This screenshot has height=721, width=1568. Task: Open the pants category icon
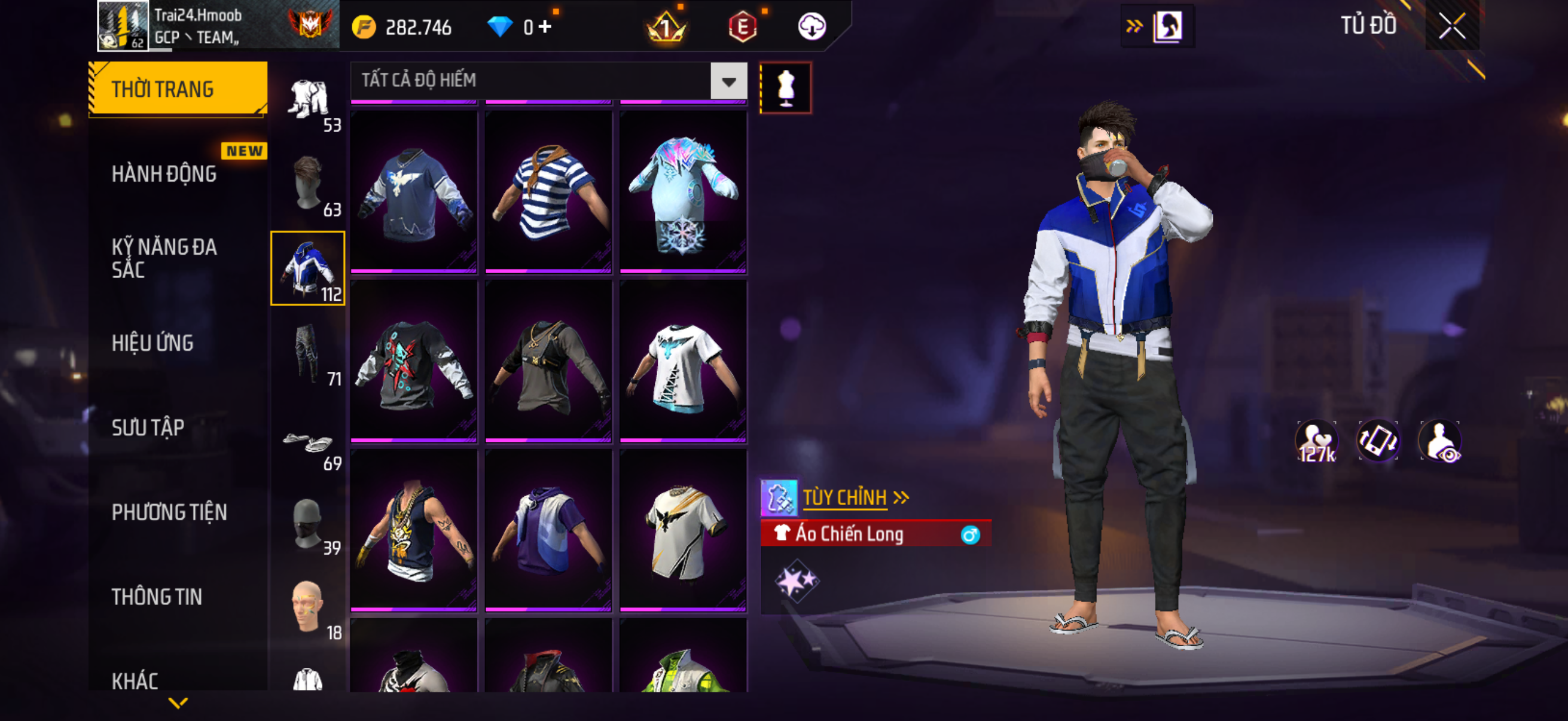click(x=308, y=353)
